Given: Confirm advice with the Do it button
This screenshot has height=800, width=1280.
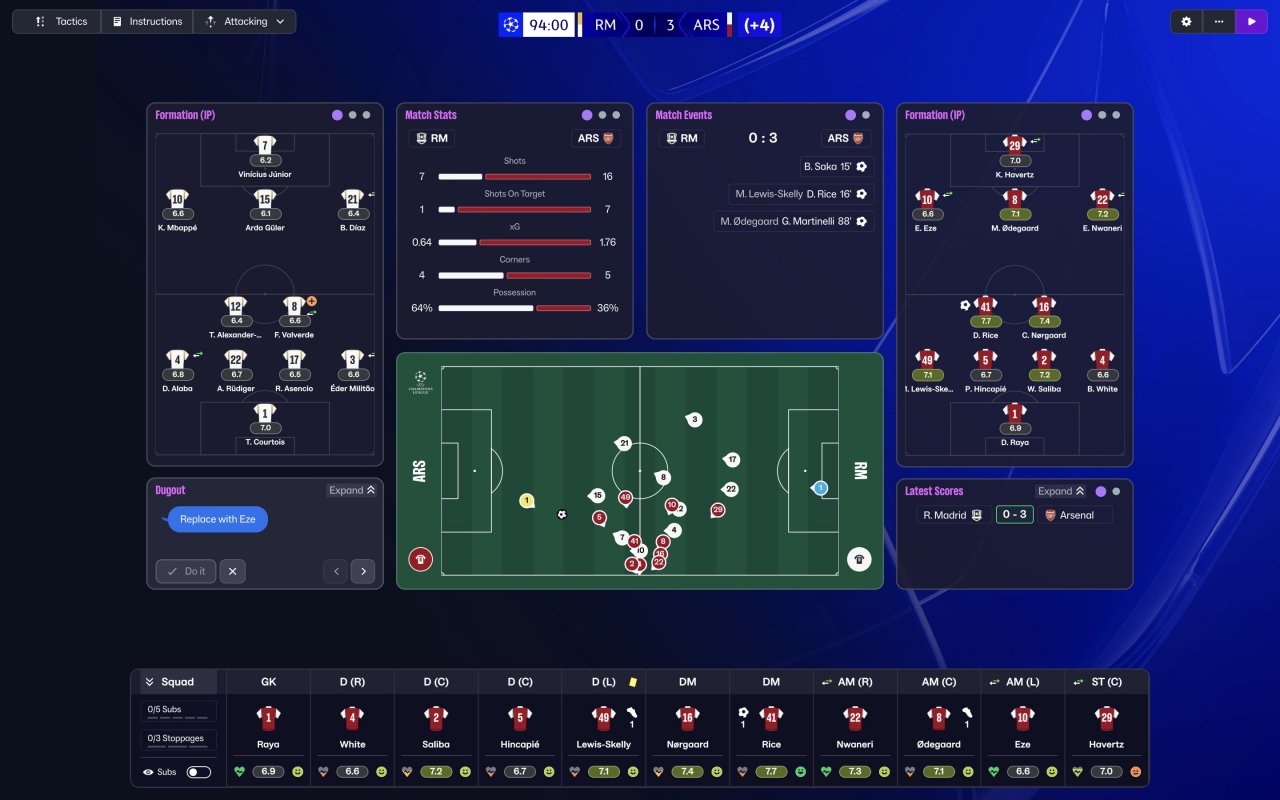Looking at the screenshot, I should tap(186, 571).
